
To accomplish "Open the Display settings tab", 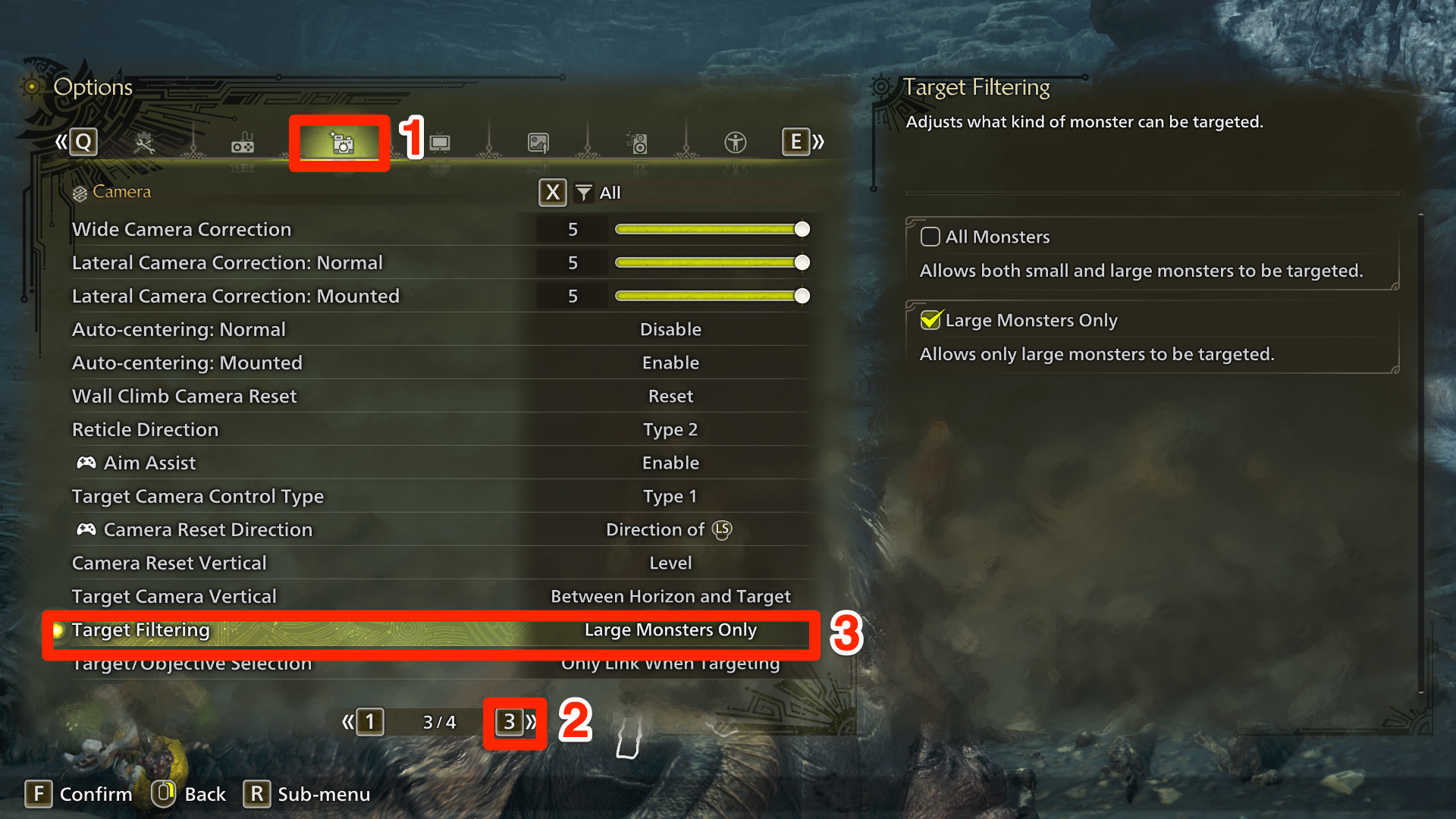I will click(438, 142).
